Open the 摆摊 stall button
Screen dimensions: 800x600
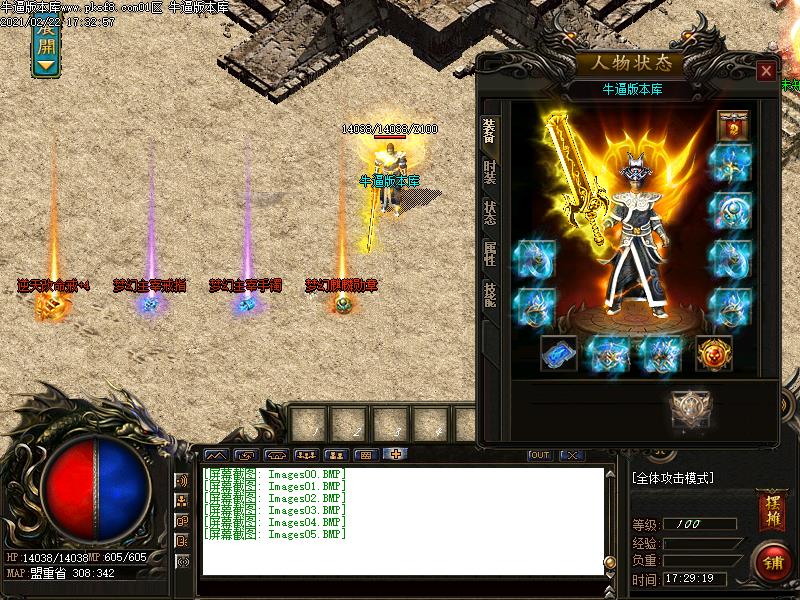(771, 510)
